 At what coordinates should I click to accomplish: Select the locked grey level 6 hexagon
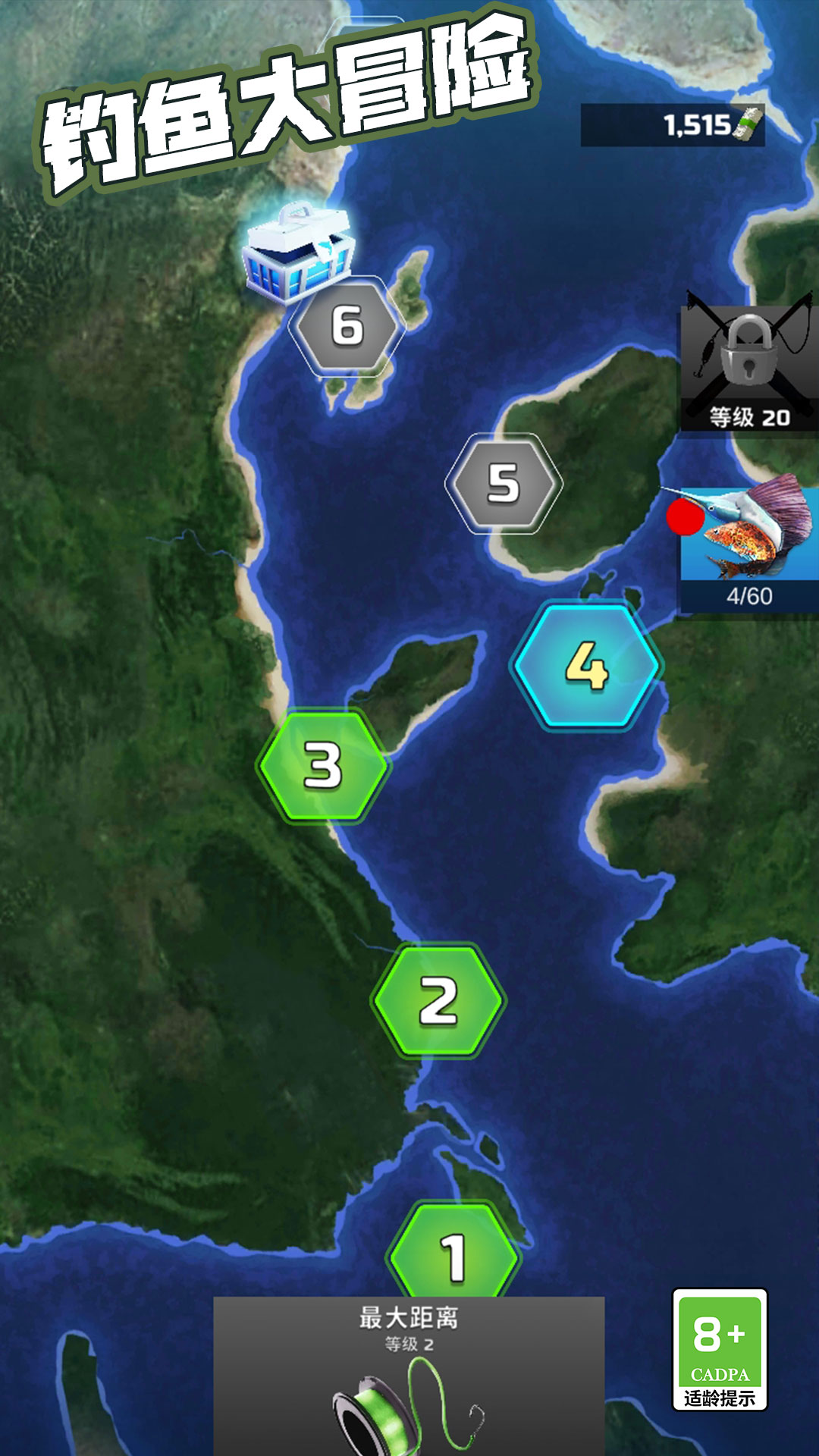(347, 326)
